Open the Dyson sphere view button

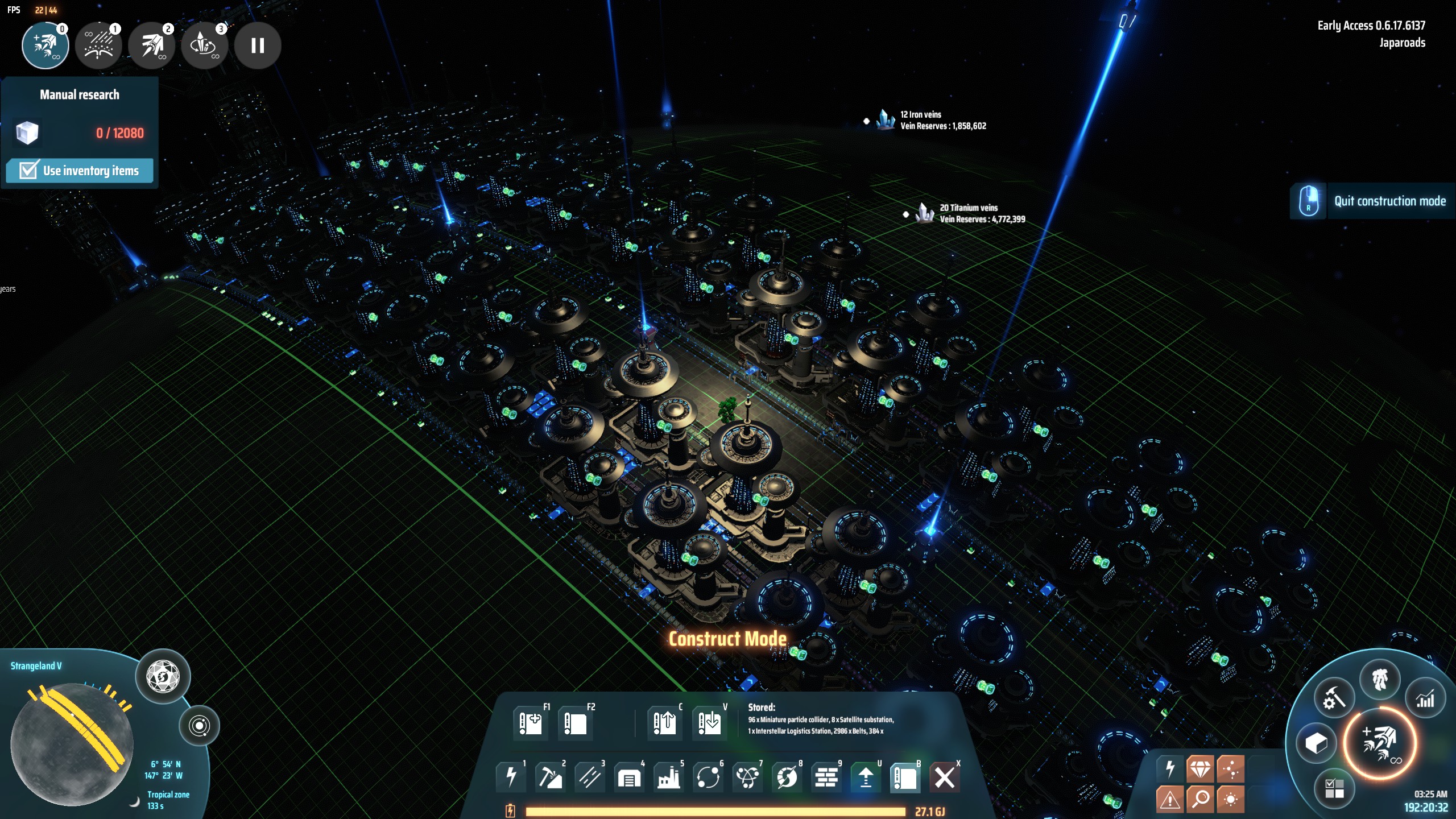click(163, 677)
